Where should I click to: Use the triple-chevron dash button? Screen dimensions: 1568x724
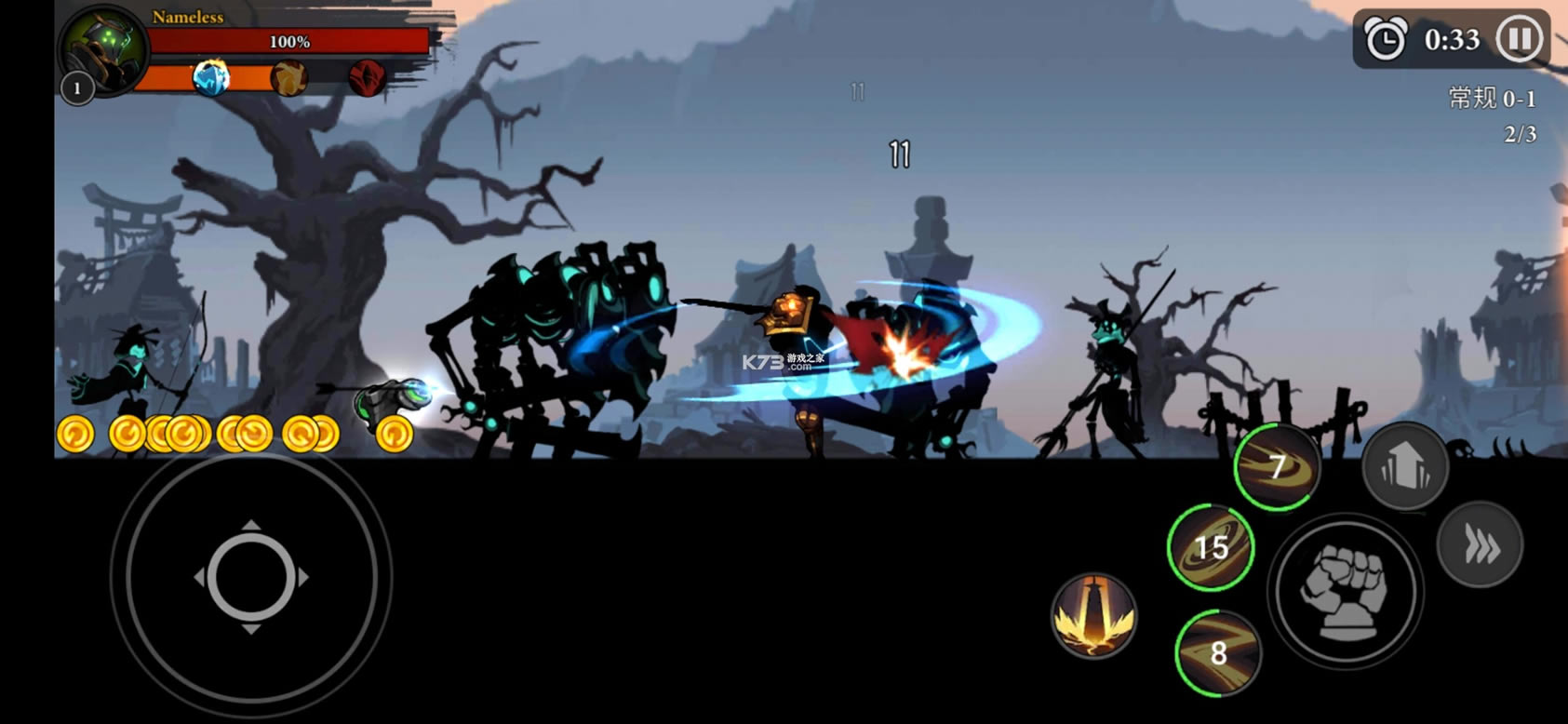coord(1480,545)
